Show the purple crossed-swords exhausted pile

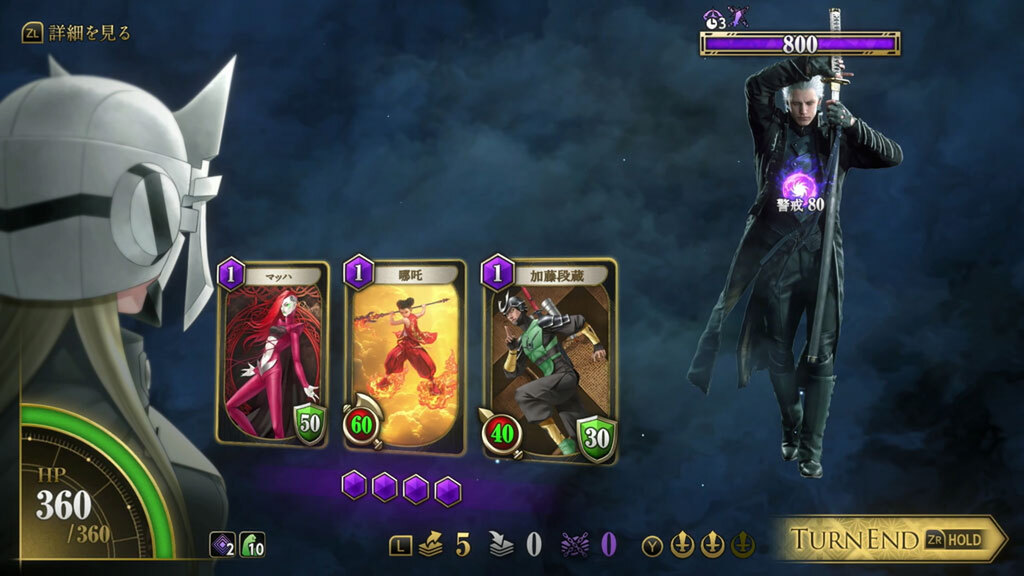[577, 544]
